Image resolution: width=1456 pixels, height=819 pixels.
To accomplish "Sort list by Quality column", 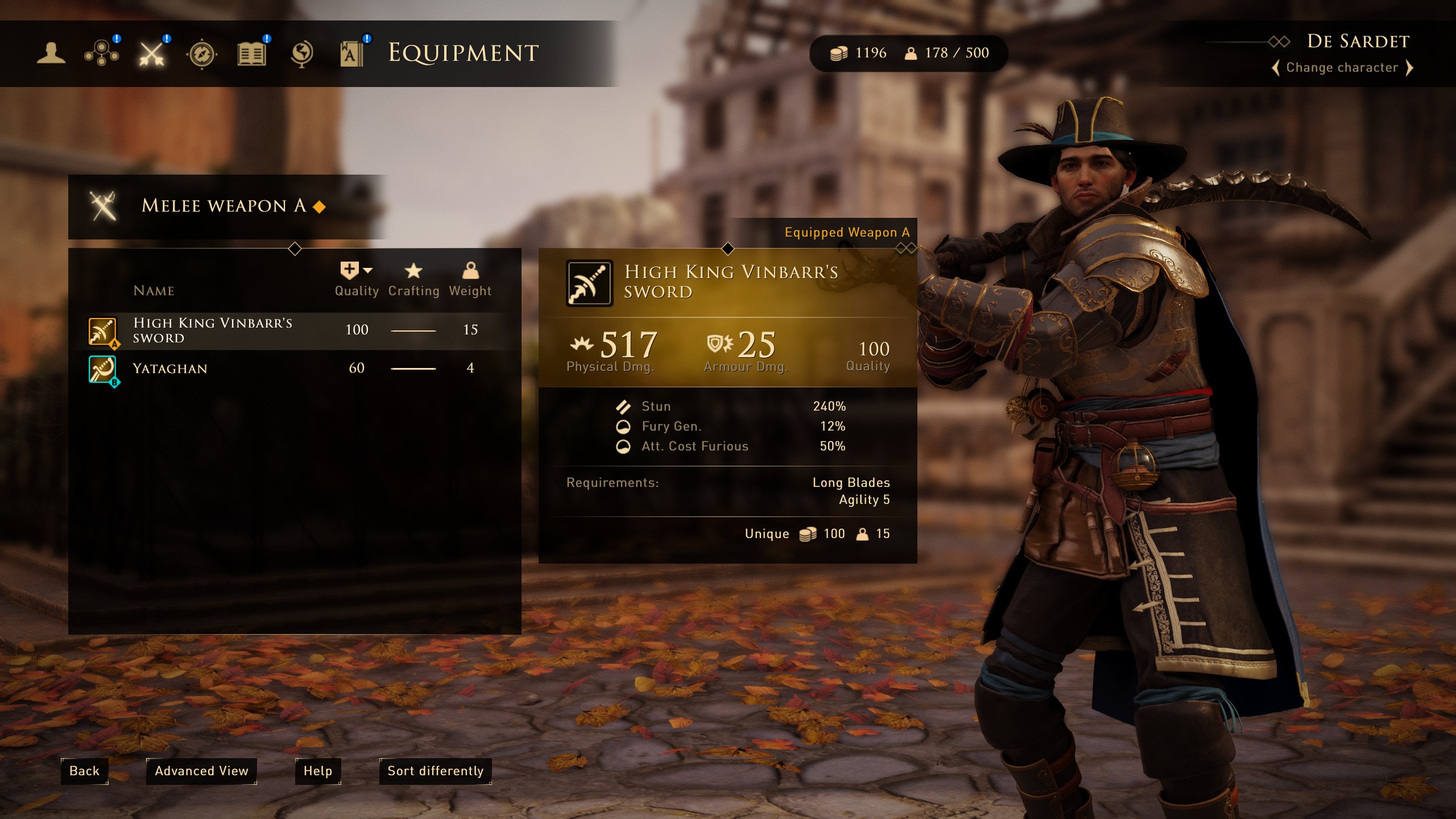I will point(356,279).
